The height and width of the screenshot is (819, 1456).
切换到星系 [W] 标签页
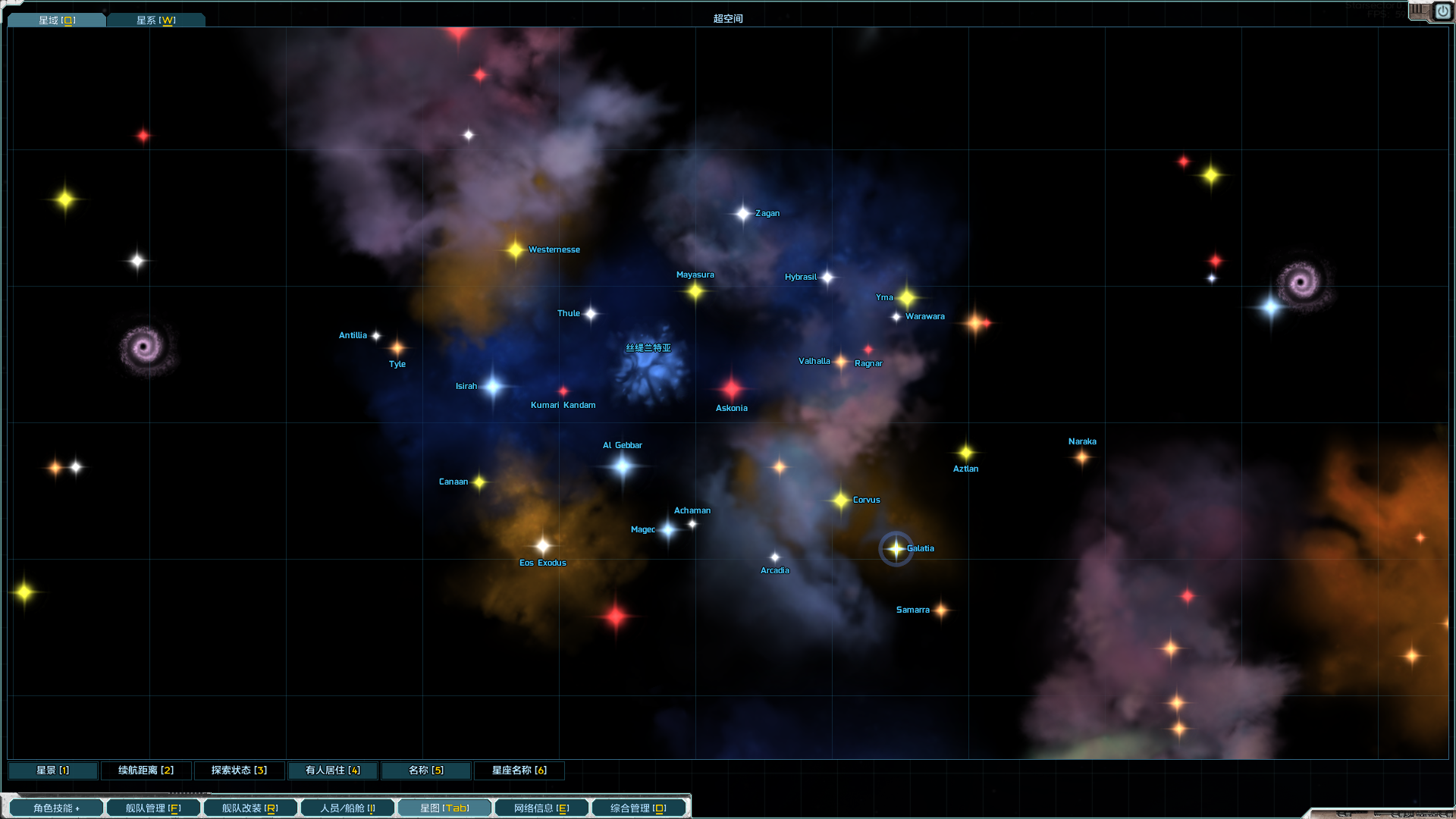pos(155,20)
